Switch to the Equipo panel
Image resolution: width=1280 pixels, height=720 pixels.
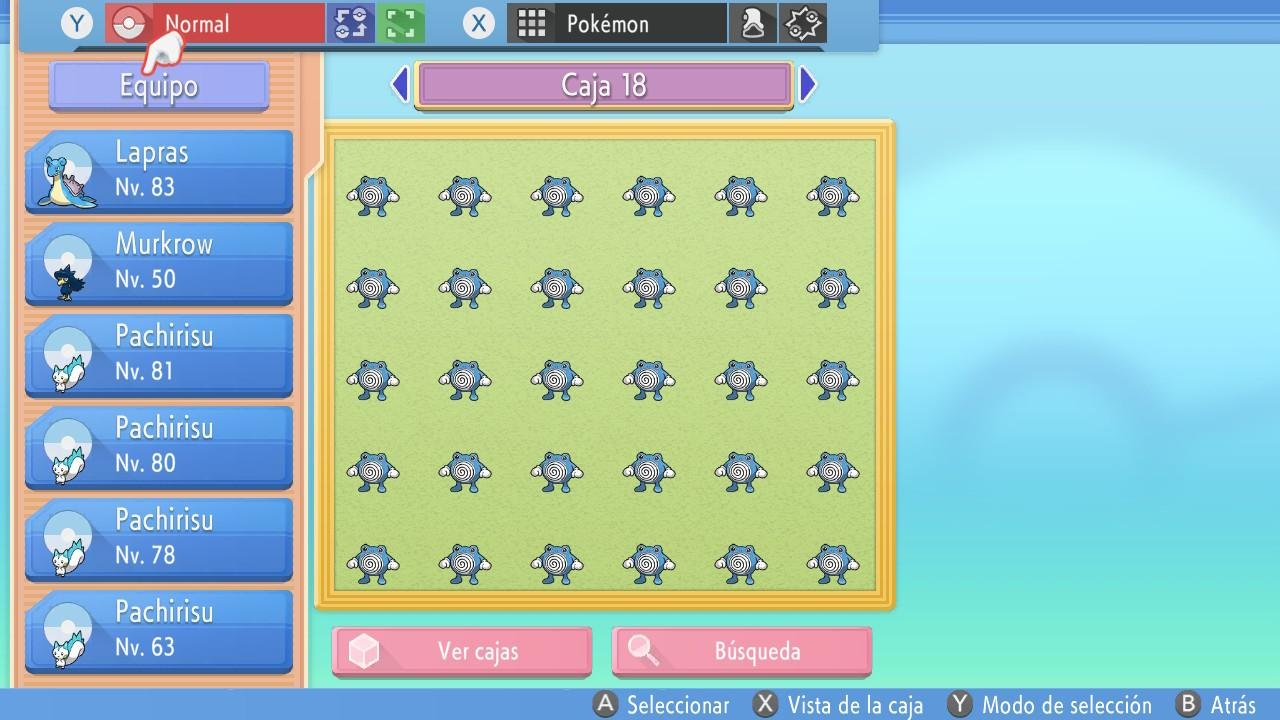pyautogui.click(x=158, y=86)
